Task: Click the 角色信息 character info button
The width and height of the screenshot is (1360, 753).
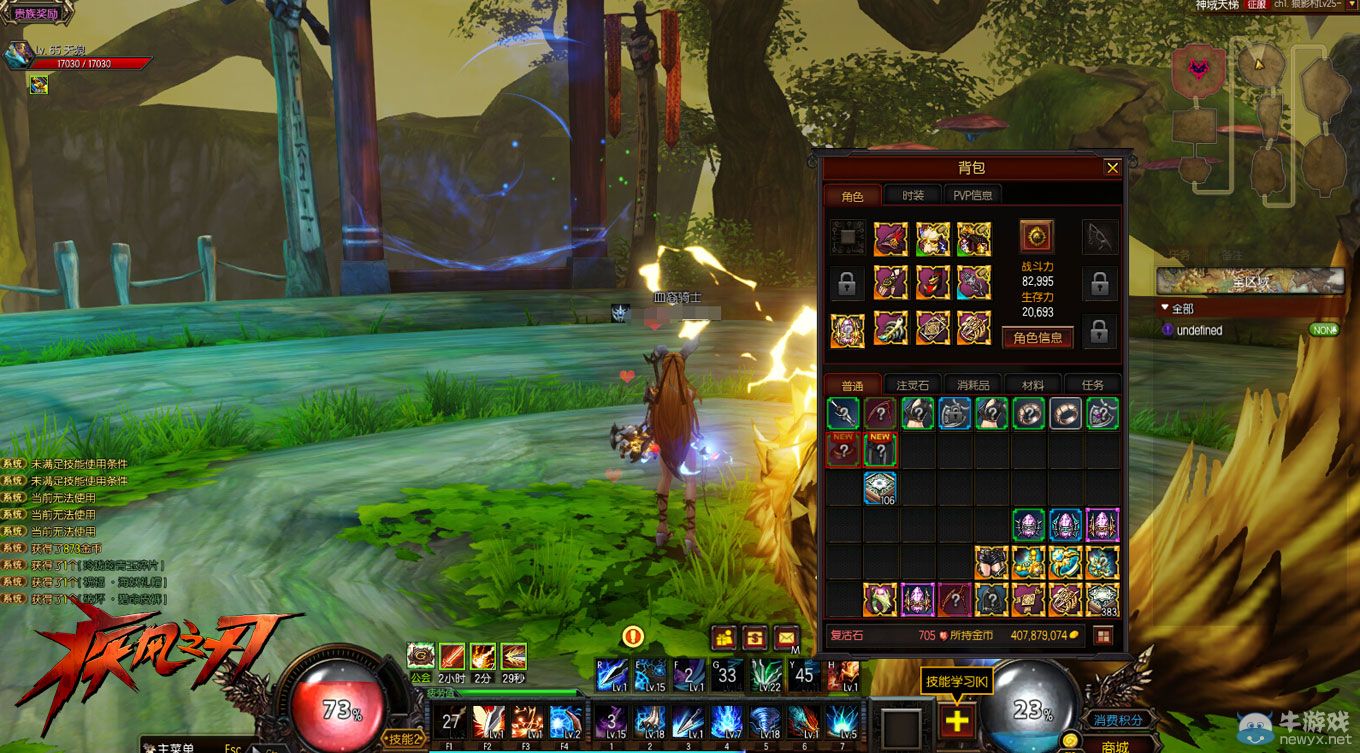Action: (x=1037, y=338)
